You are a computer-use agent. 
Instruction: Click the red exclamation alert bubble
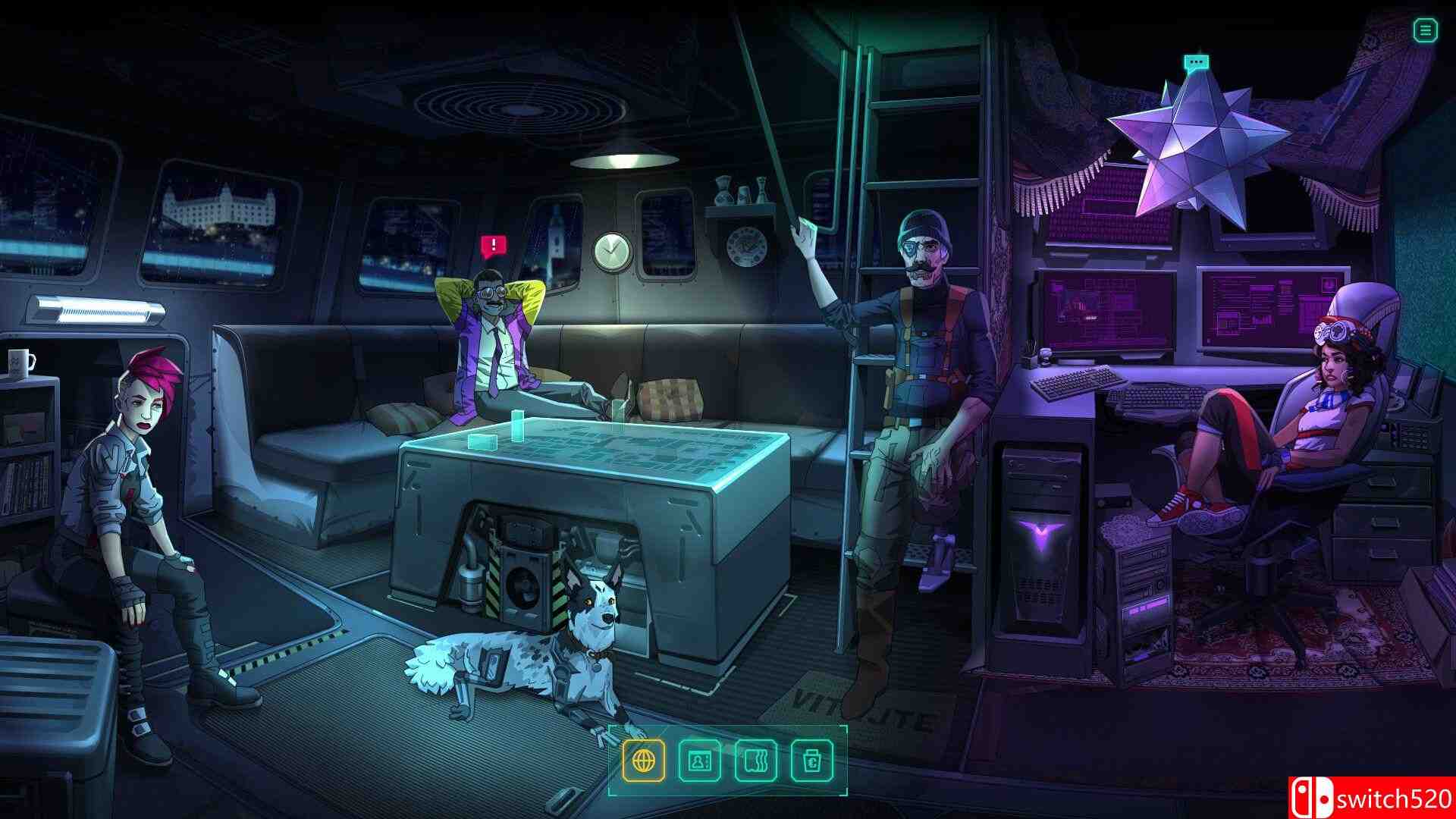(x=493, y=245)
